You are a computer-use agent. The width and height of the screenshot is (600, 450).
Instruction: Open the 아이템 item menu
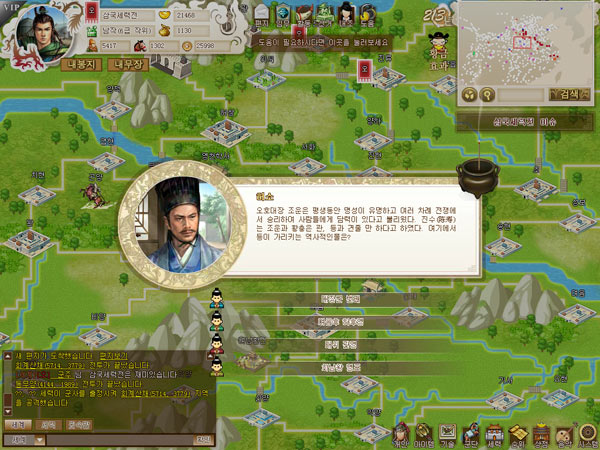[423, 432]
